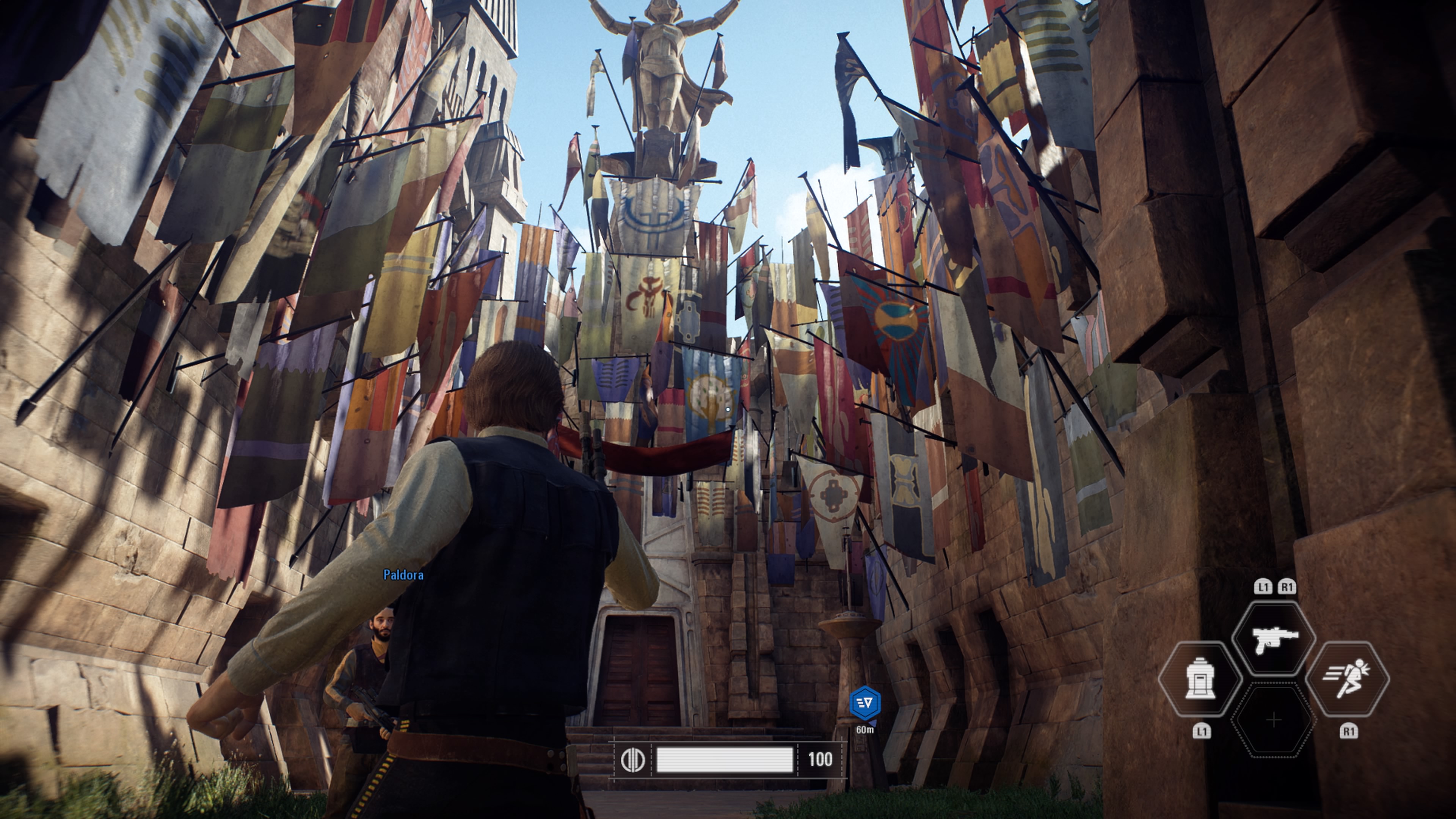Click the blue hexagon objective marker
Viewport: 1456px width, 819px height.
(865, 703)
